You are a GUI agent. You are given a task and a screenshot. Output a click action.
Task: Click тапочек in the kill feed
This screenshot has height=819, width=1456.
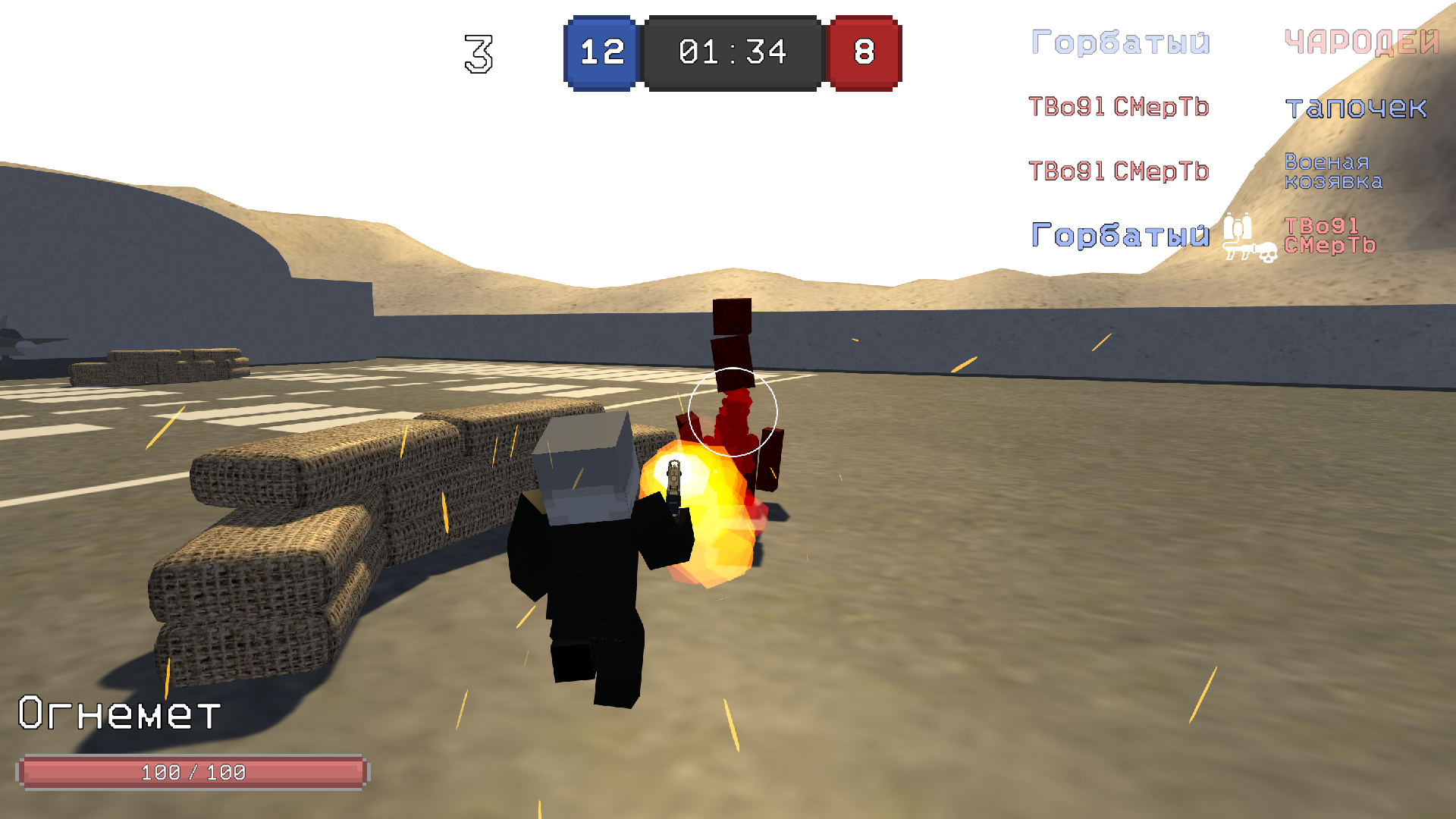point(1357,109)
